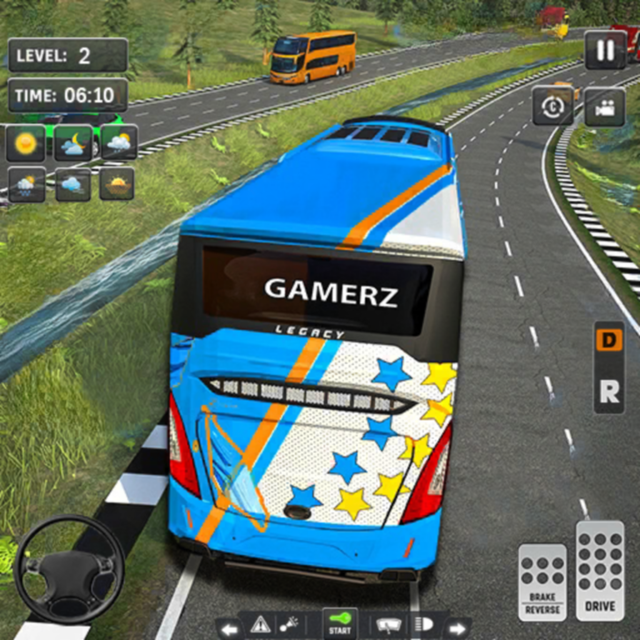Tap the Drive pedal
The image size is (640, 640).
[600, 568]
